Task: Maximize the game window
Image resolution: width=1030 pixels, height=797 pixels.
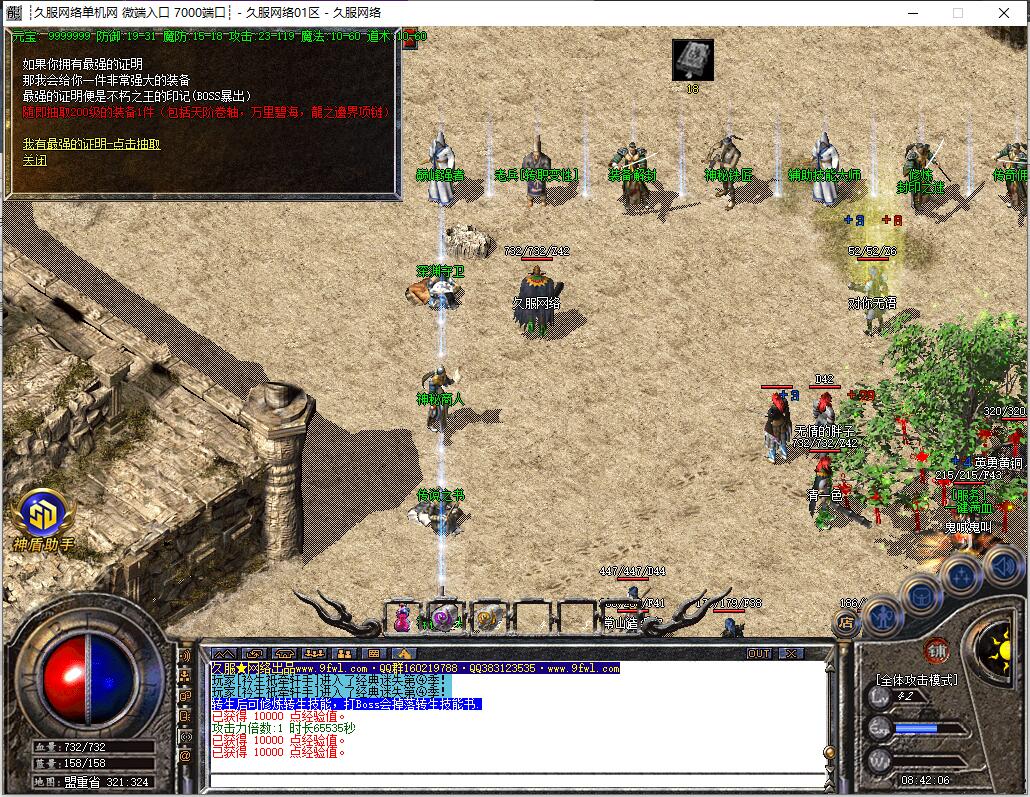Action: point(958,13)
